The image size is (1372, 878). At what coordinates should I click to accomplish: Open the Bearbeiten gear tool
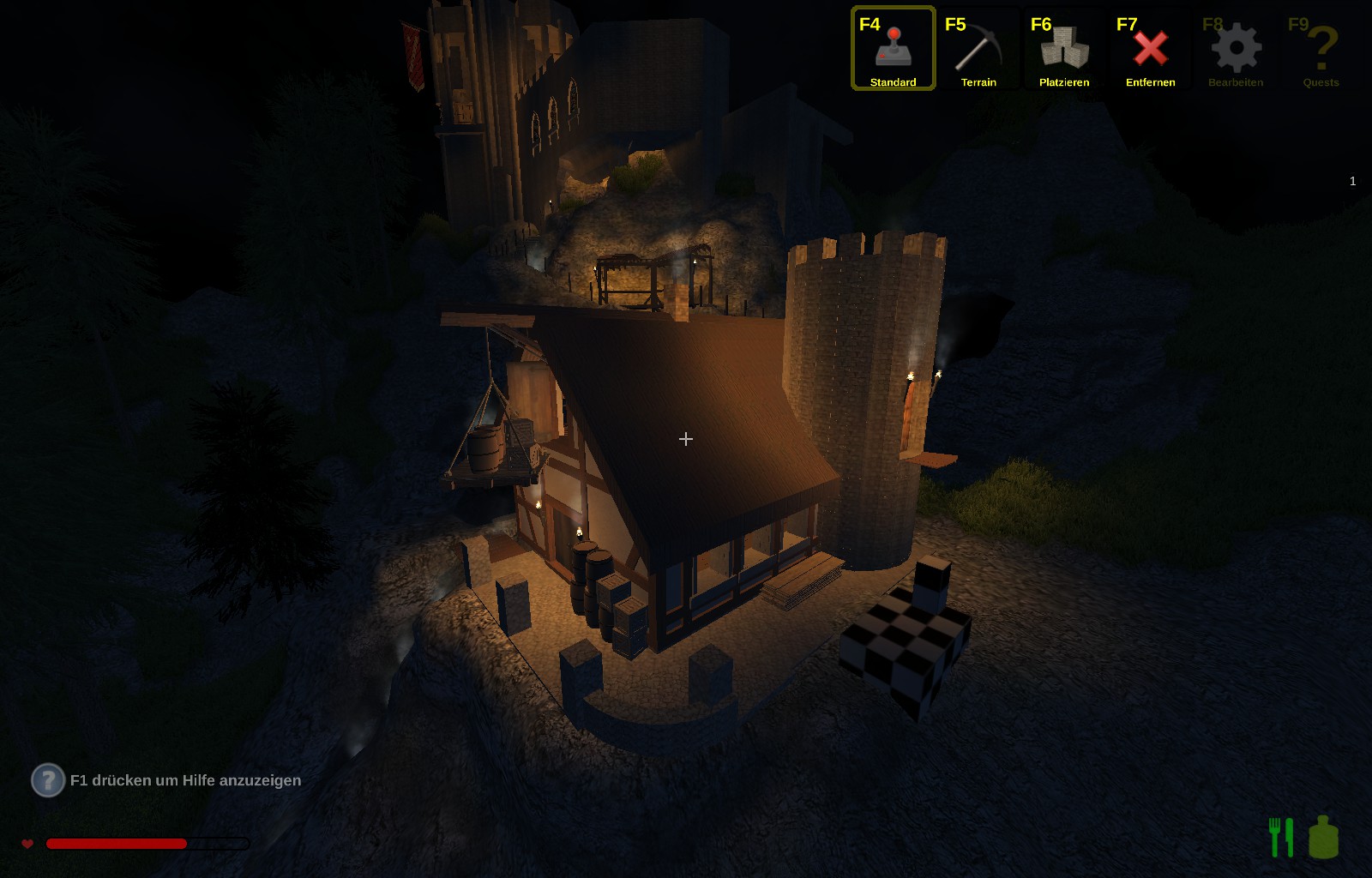(x=1236, y=49)
